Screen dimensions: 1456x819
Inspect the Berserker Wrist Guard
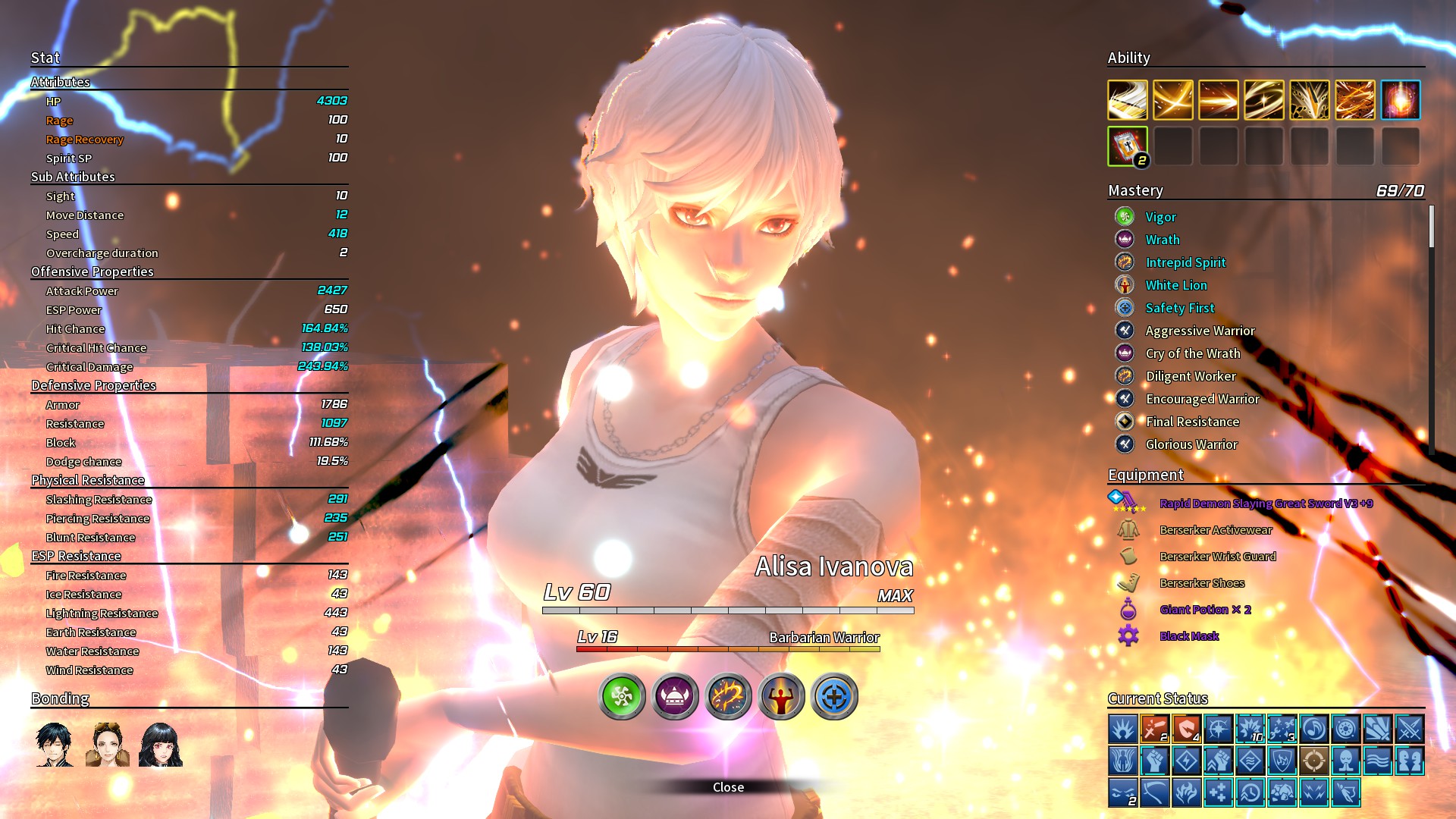click(x=1217, y=557)
